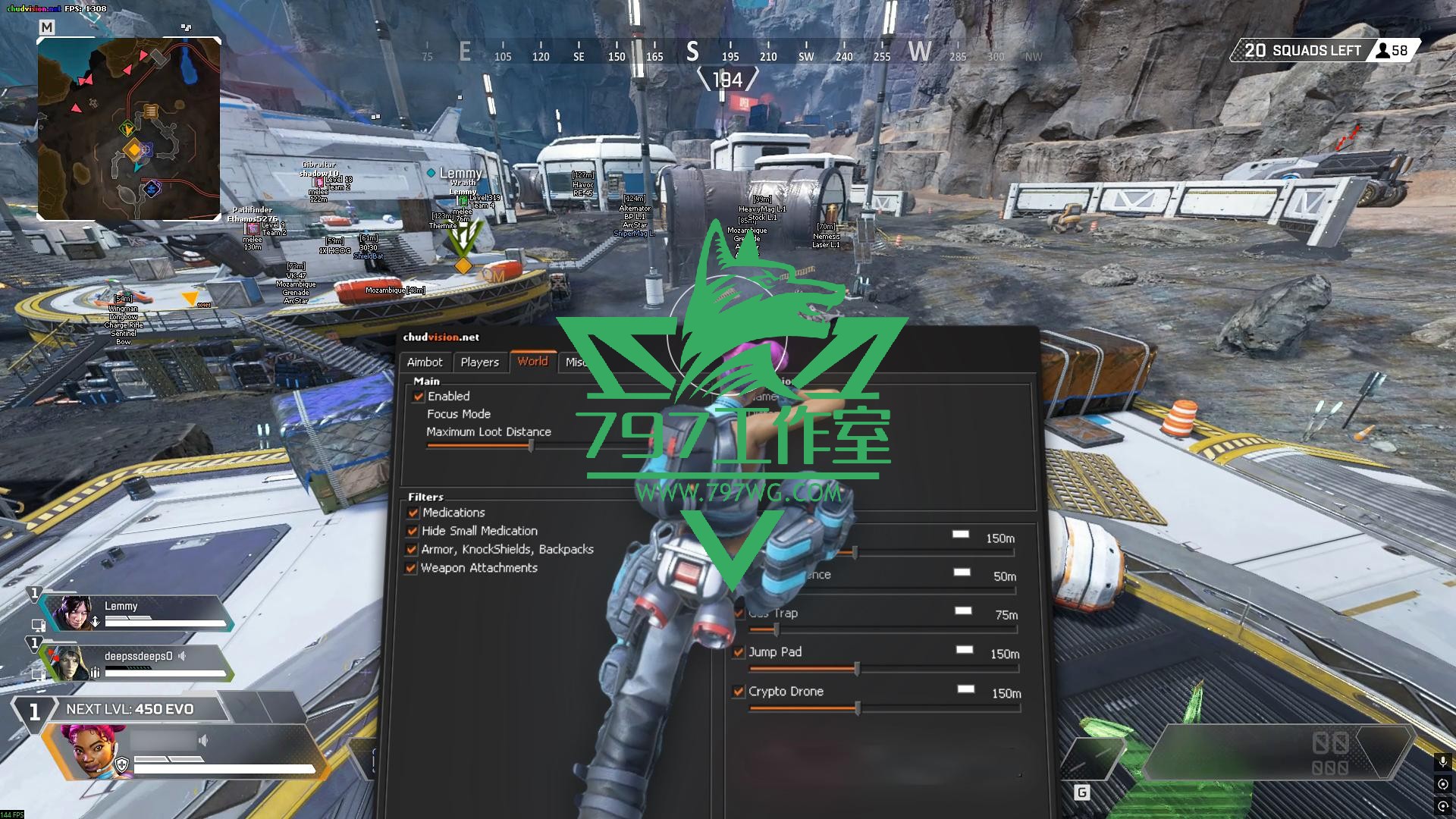Select the World tab
Image resolution: width=1456 pixels, height=819 pixels.
click(x=532, y=362)
